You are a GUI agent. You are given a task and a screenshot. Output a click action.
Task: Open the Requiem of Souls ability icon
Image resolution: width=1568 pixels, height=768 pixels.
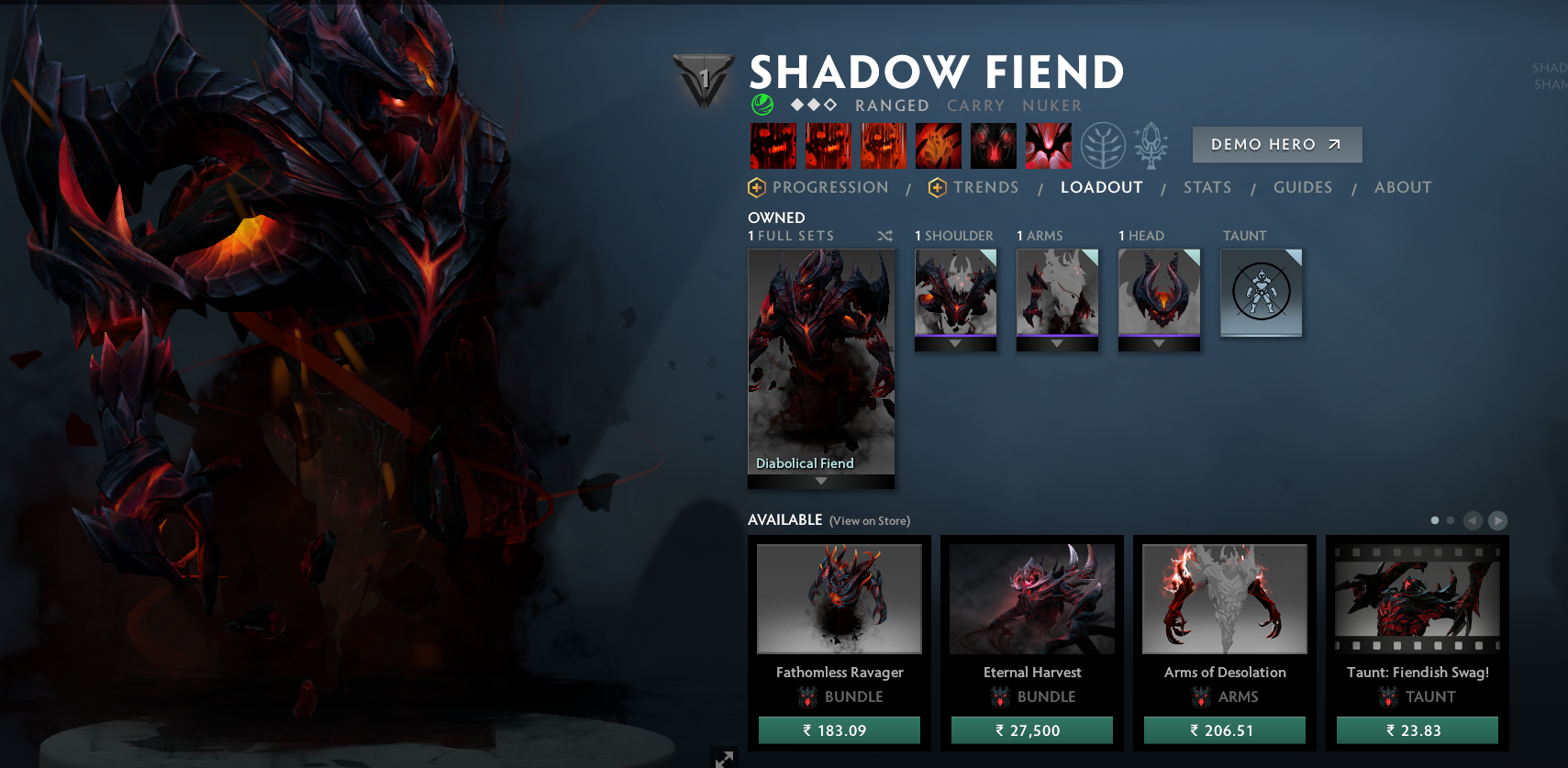1048,145
